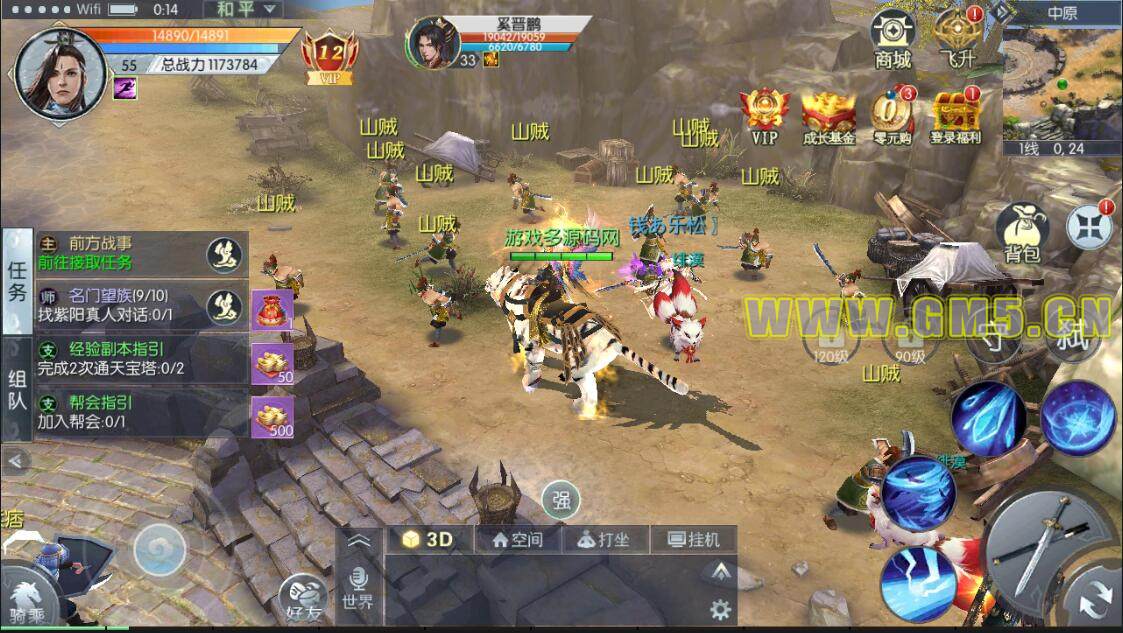Open the 飞升 ascension menu
Image resolution: width=1123 pixels, height=633 pixels.
click(x=956, y=38)
